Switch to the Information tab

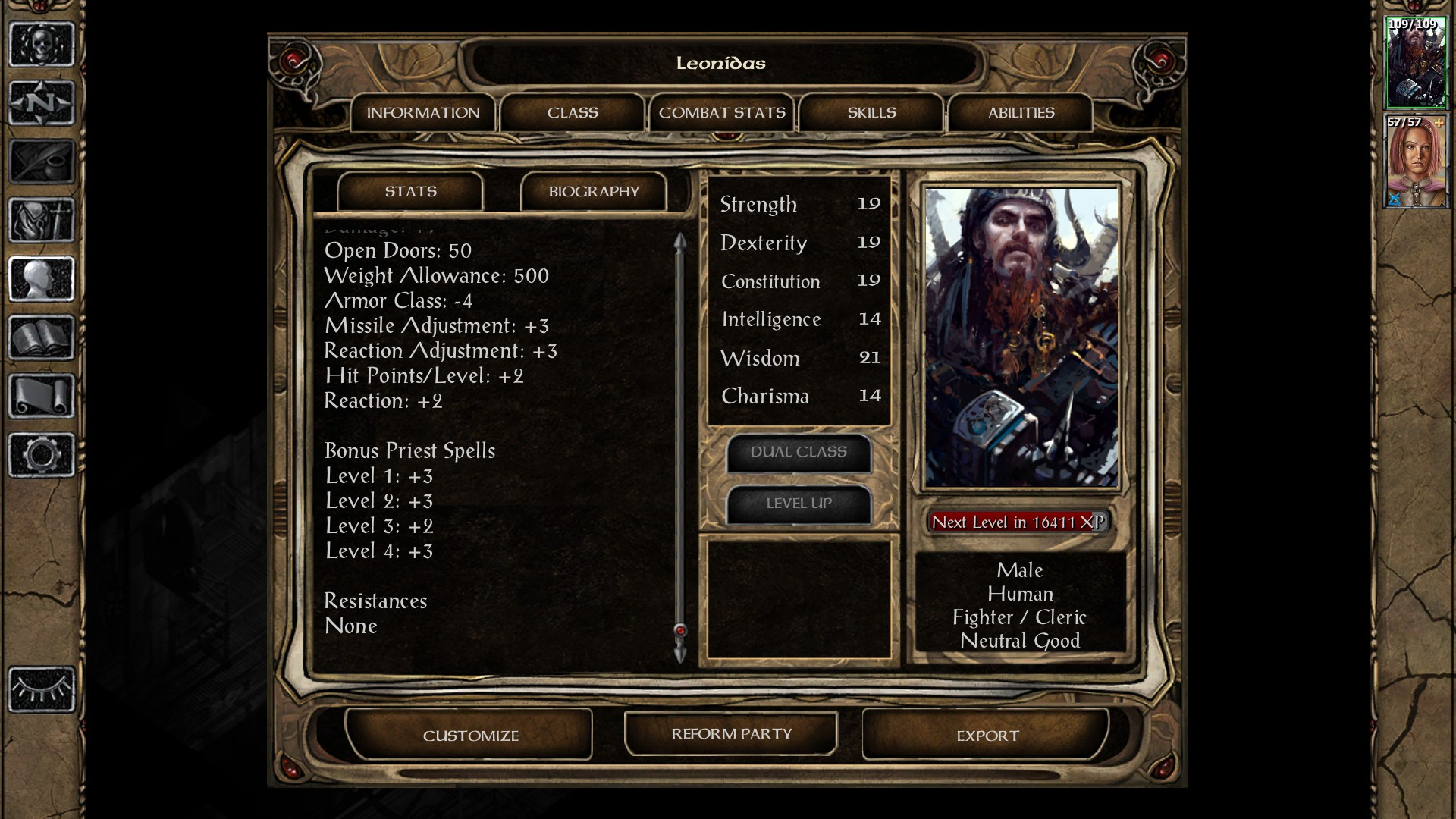click(422, 113)
